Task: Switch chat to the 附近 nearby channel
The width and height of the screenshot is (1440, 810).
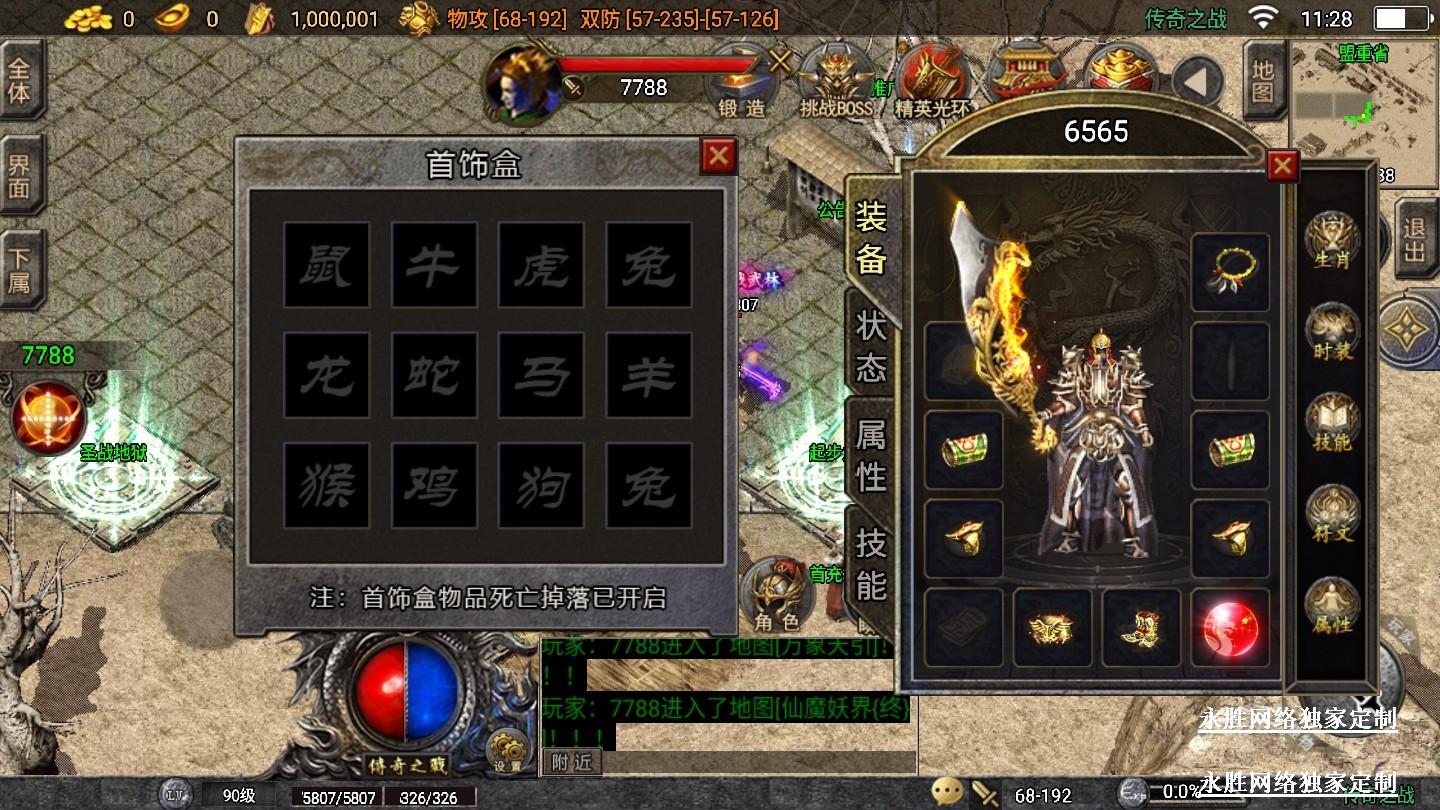Action: pyautogui.click(x=572, y=762)
